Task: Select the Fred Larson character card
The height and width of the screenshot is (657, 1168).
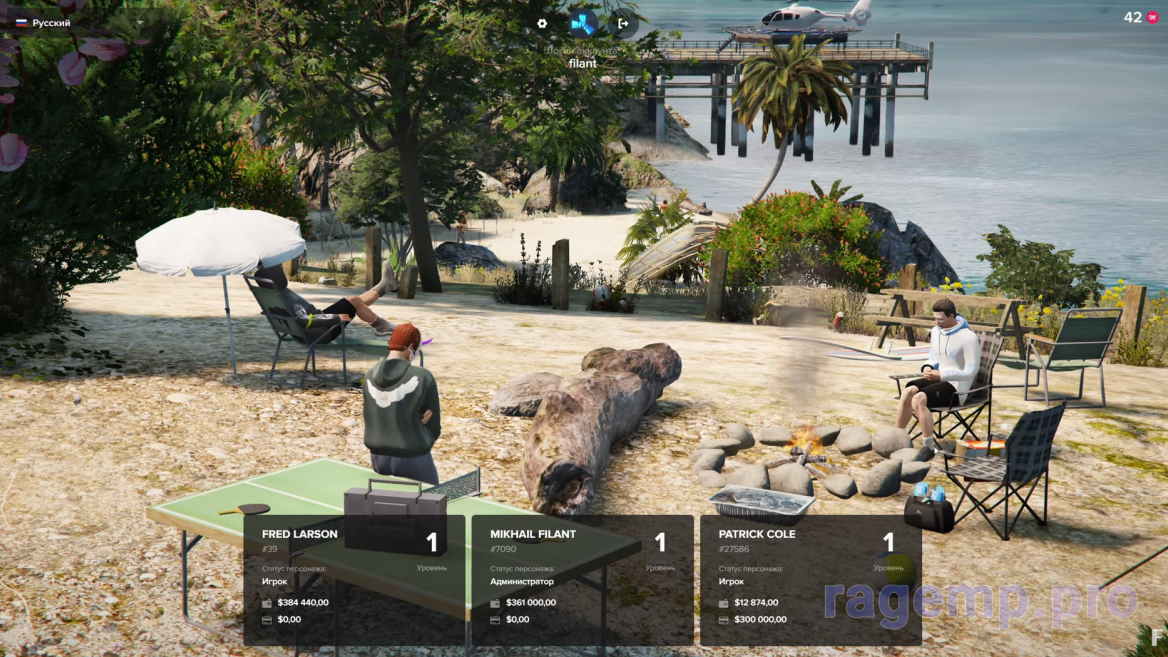Action: coord(354,579)
